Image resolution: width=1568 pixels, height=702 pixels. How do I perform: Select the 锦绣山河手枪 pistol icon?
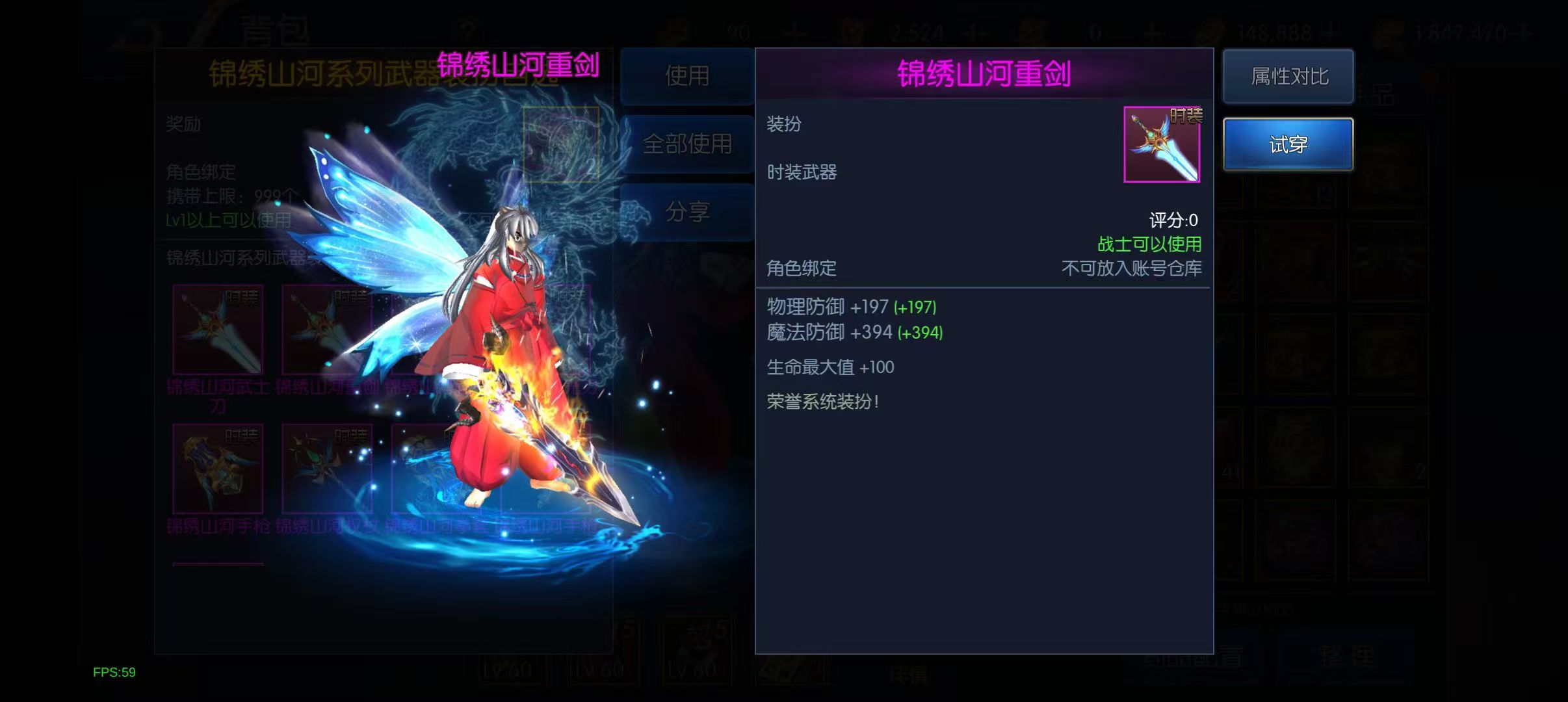(218, 468)
